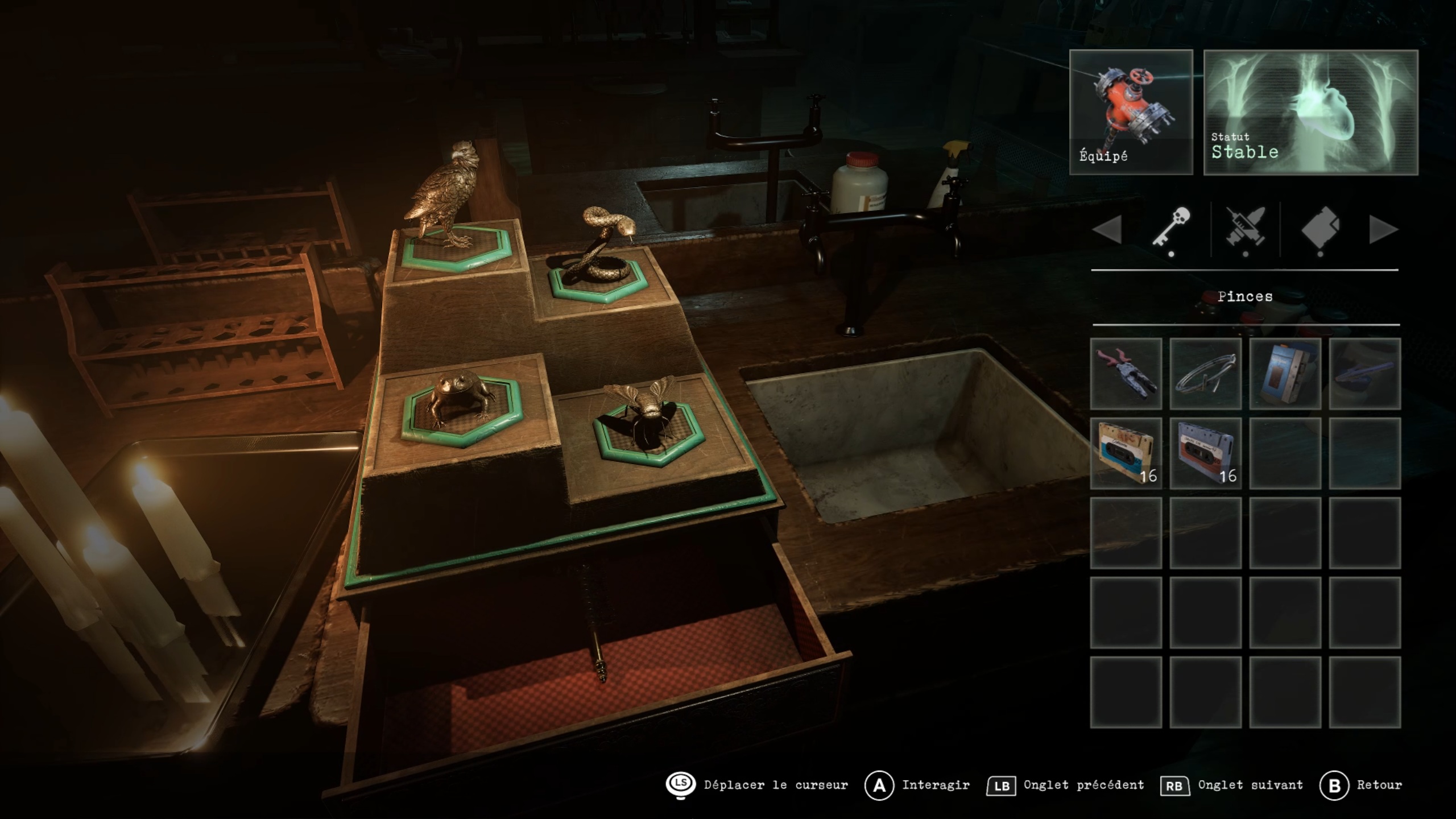Screen dimensions: 1456x819
Task: Select the pliers in the inventory
Action: pos(1126,374)
